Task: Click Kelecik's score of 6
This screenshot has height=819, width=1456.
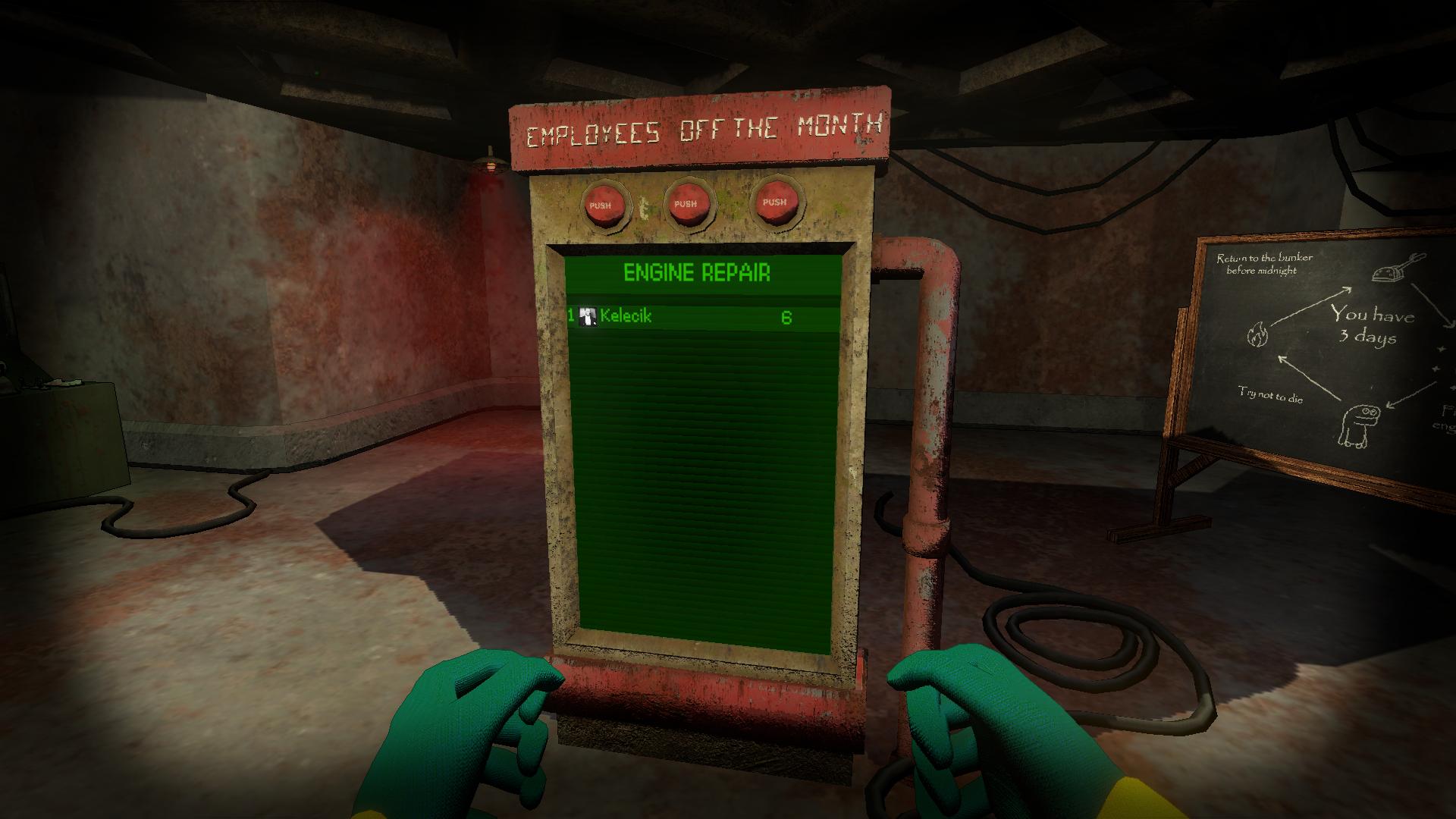Action: [x=787, y=317]
